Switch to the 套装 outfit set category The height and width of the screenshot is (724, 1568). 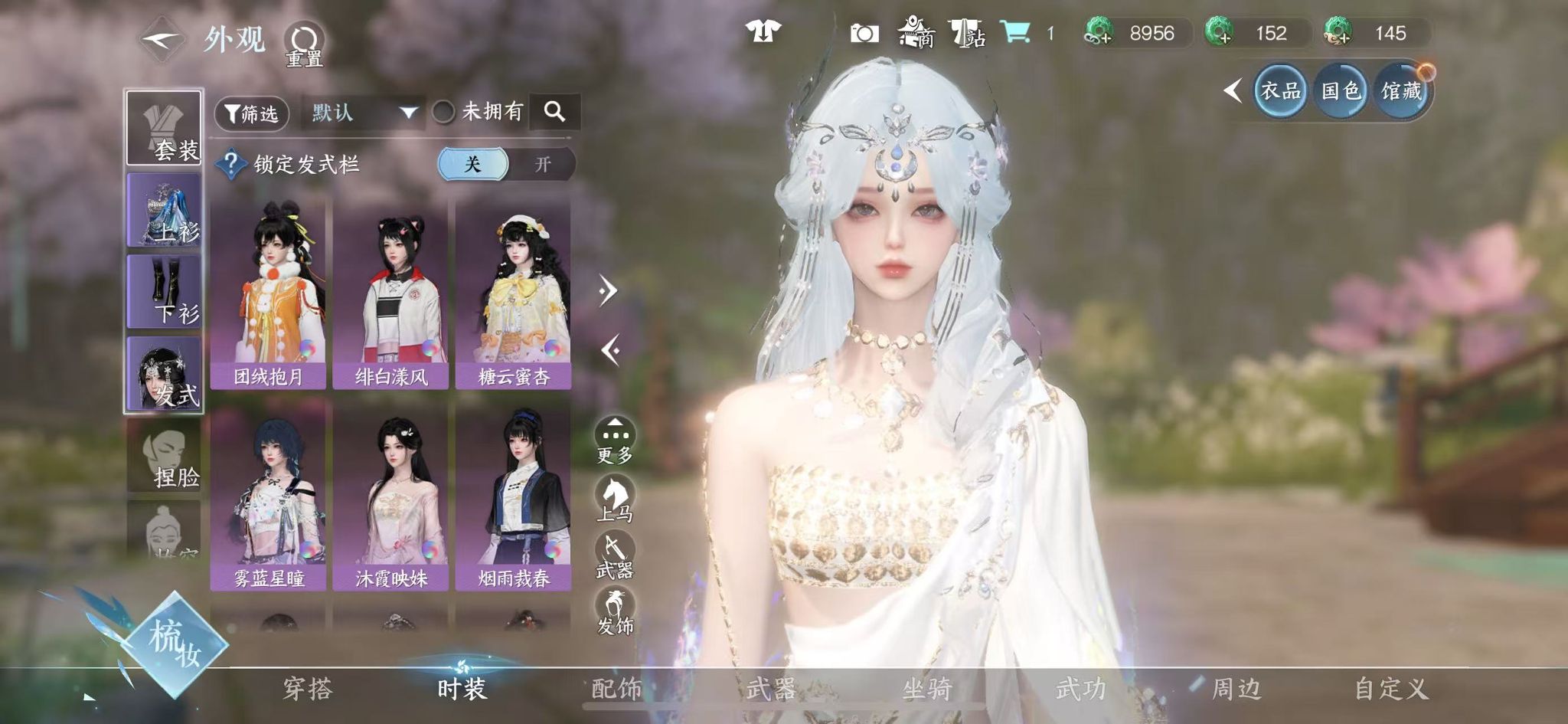click(x=165, y=128)
